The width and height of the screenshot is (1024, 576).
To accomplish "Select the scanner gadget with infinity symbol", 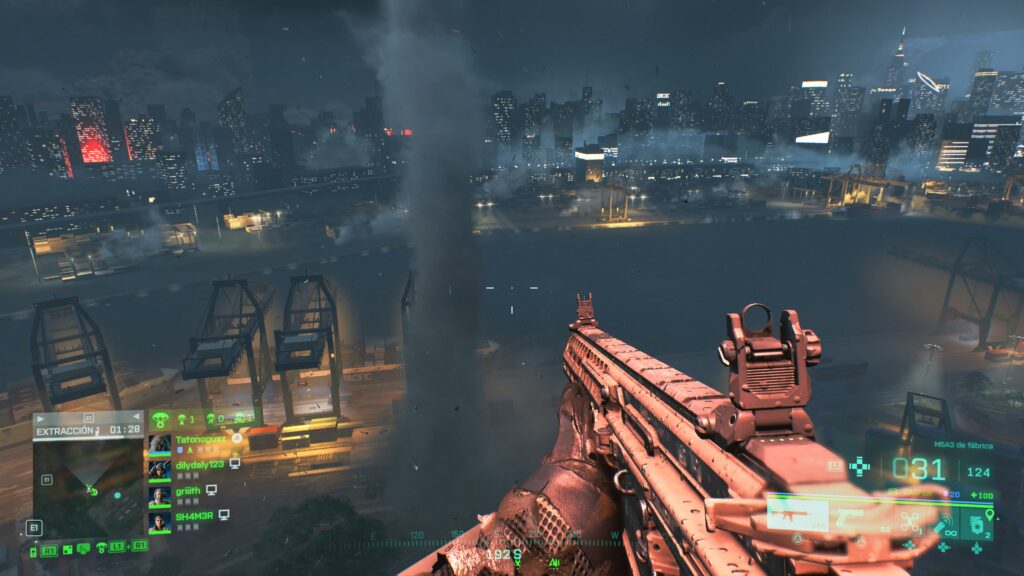I will [x=945, y=523].
